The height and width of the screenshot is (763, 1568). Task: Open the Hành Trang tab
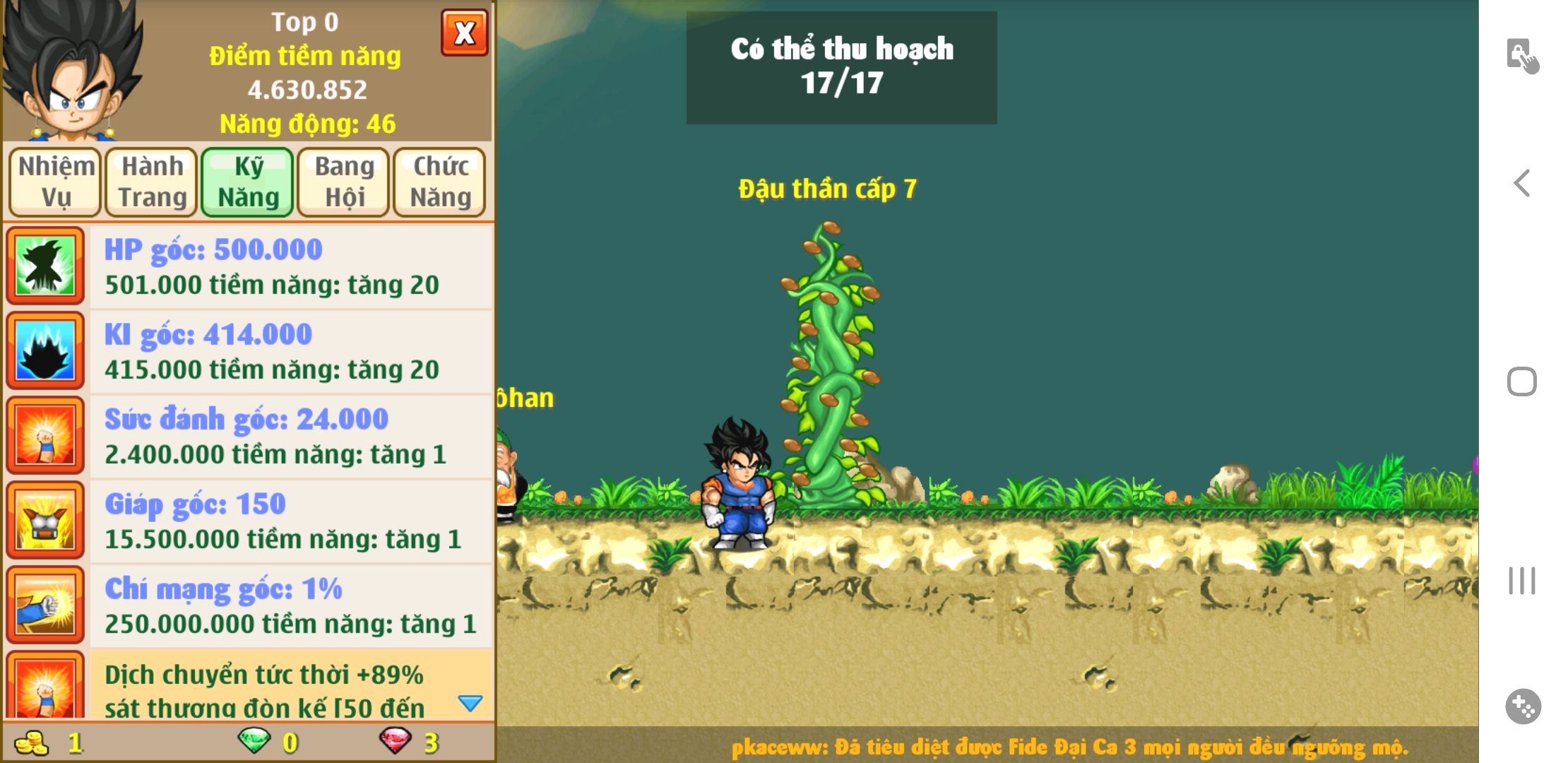tap(152, 182)
